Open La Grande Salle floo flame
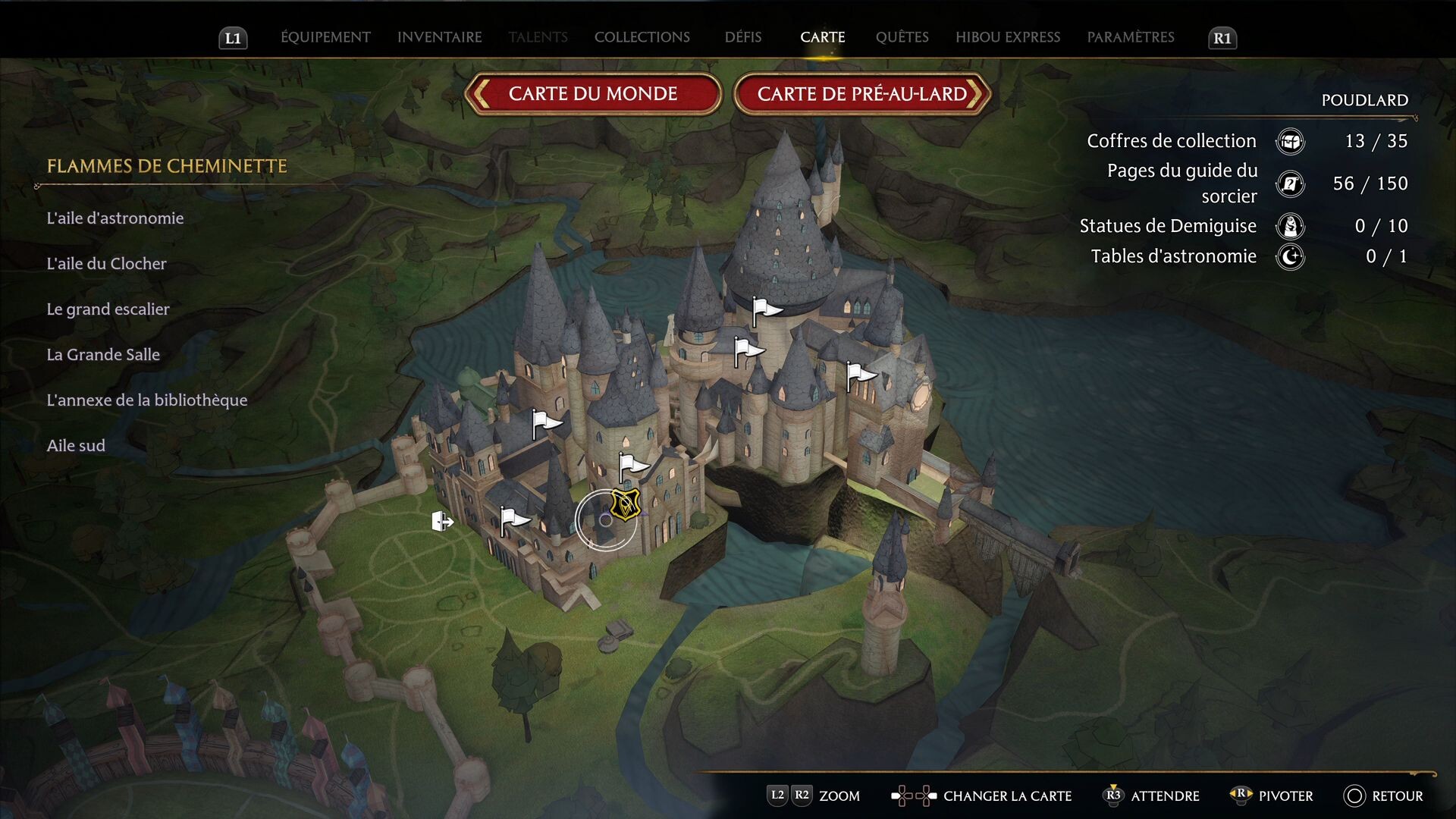 (x=103, y=354)
